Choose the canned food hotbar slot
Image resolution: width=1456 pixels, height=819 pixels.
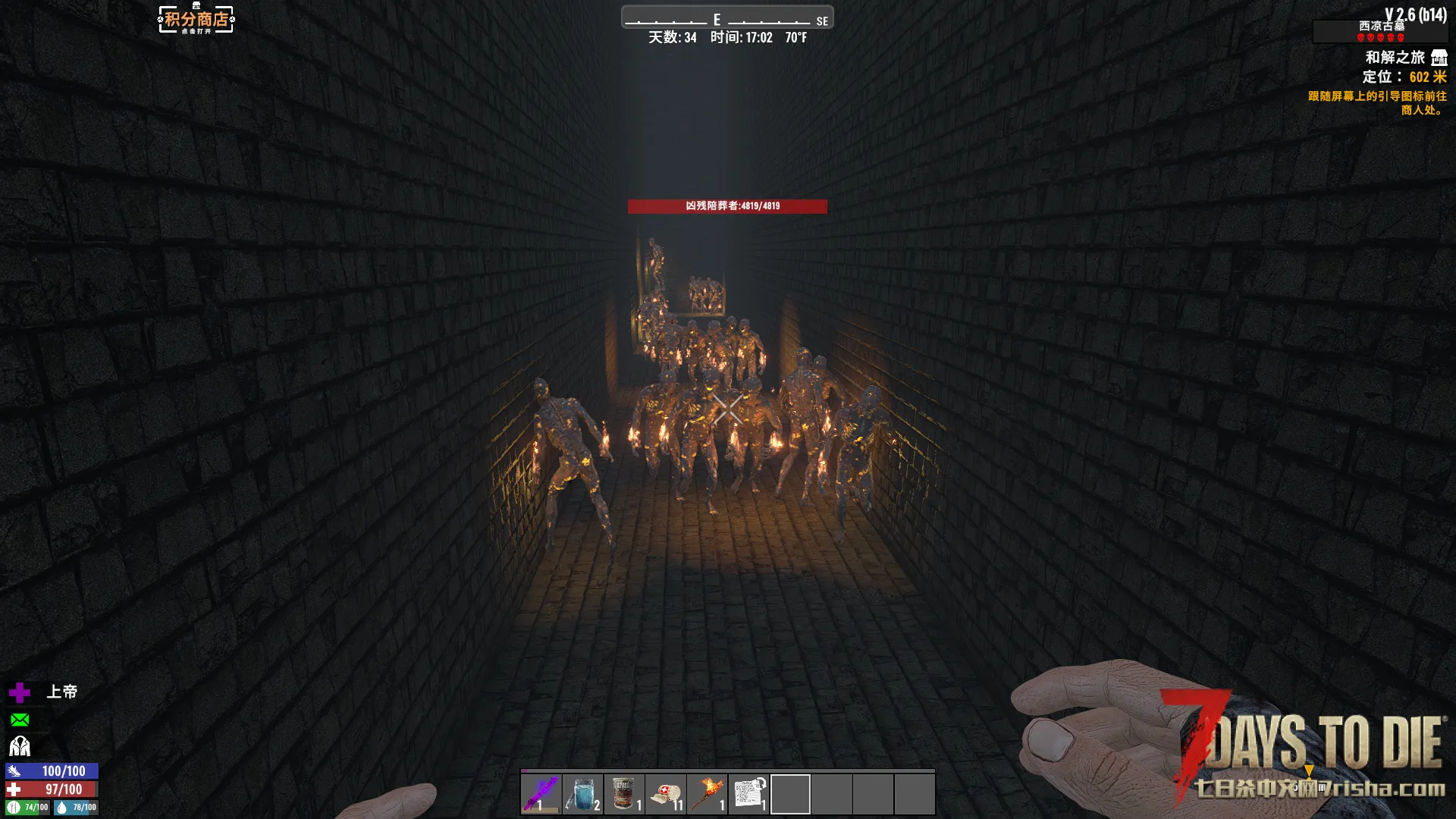pyautogui.click(x=624, y=793)
